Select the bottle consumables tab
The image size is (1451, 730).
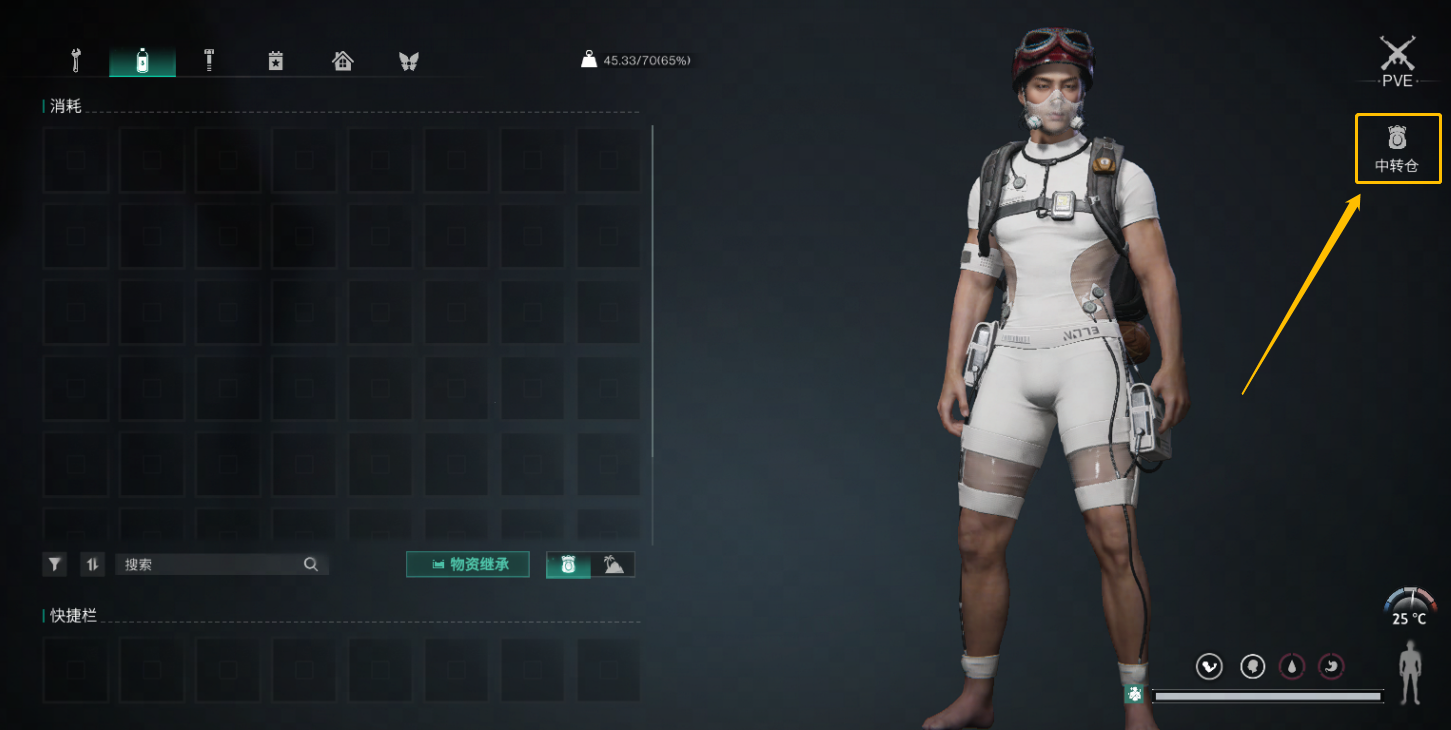point(142,61)
